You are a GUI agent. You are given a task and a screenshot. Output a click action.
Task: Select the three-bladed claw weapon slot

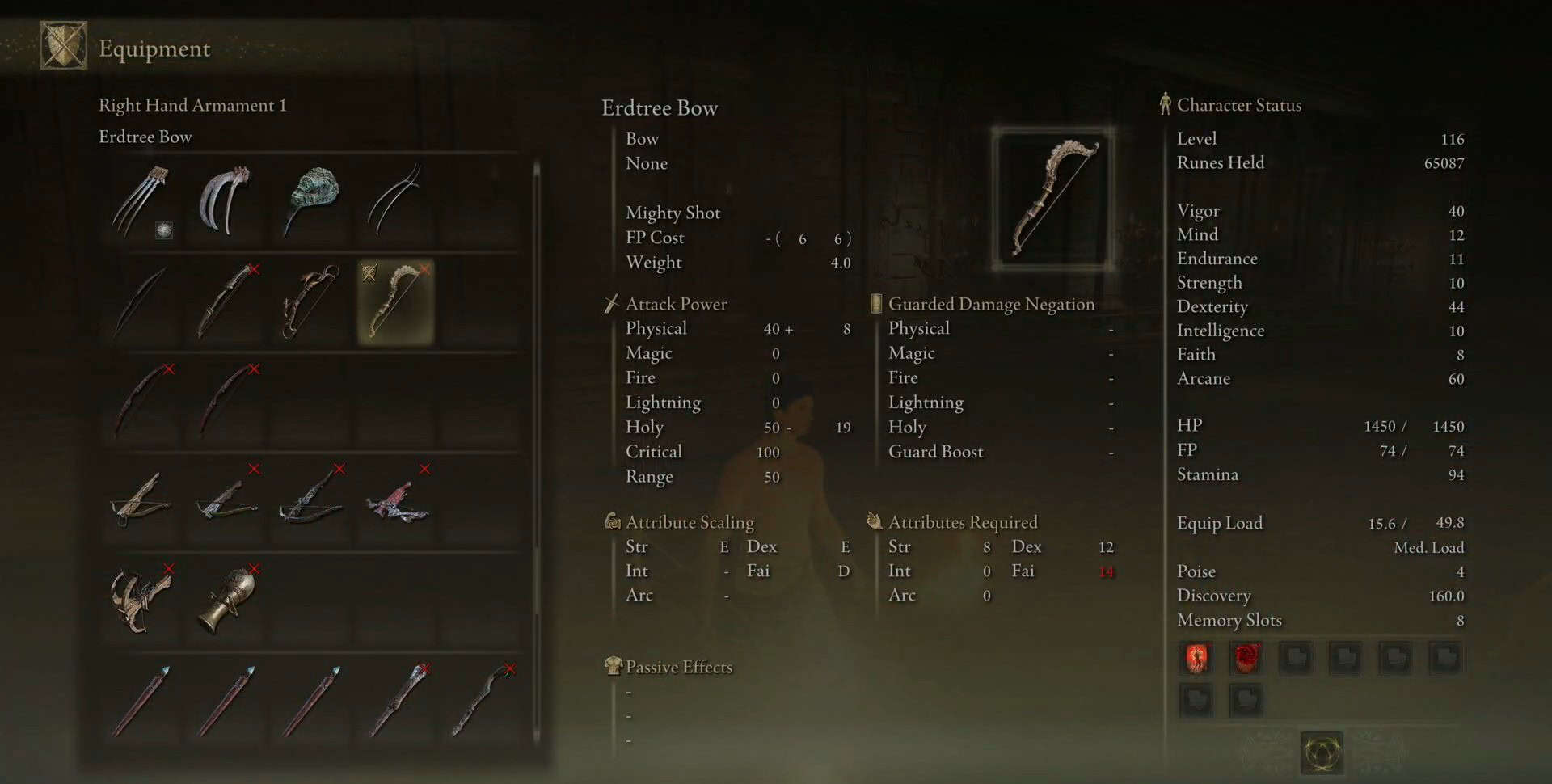pos(142,202)
